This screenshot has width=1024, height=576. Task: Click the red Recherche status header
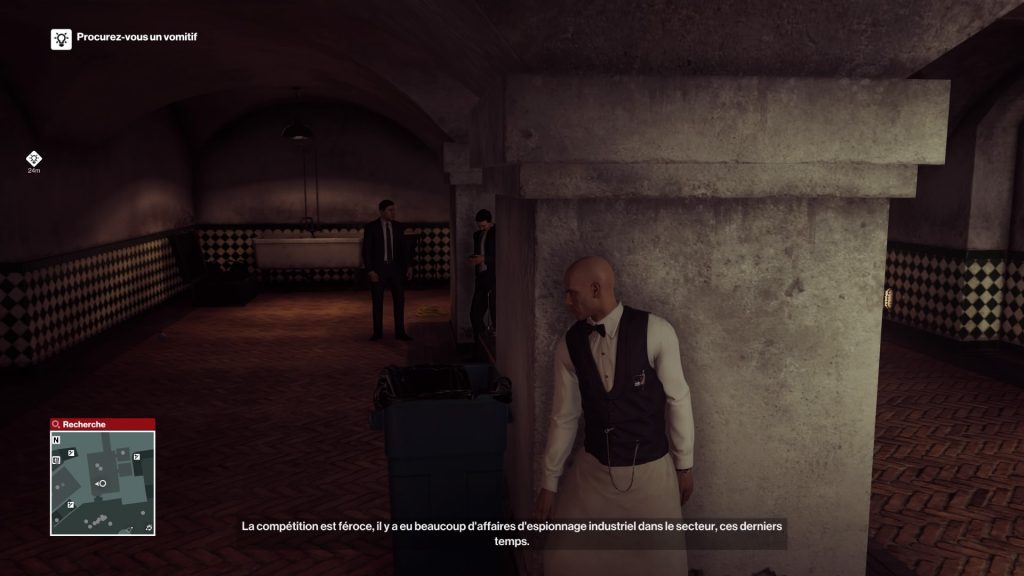pyautogui.click(x=102, y=424)
